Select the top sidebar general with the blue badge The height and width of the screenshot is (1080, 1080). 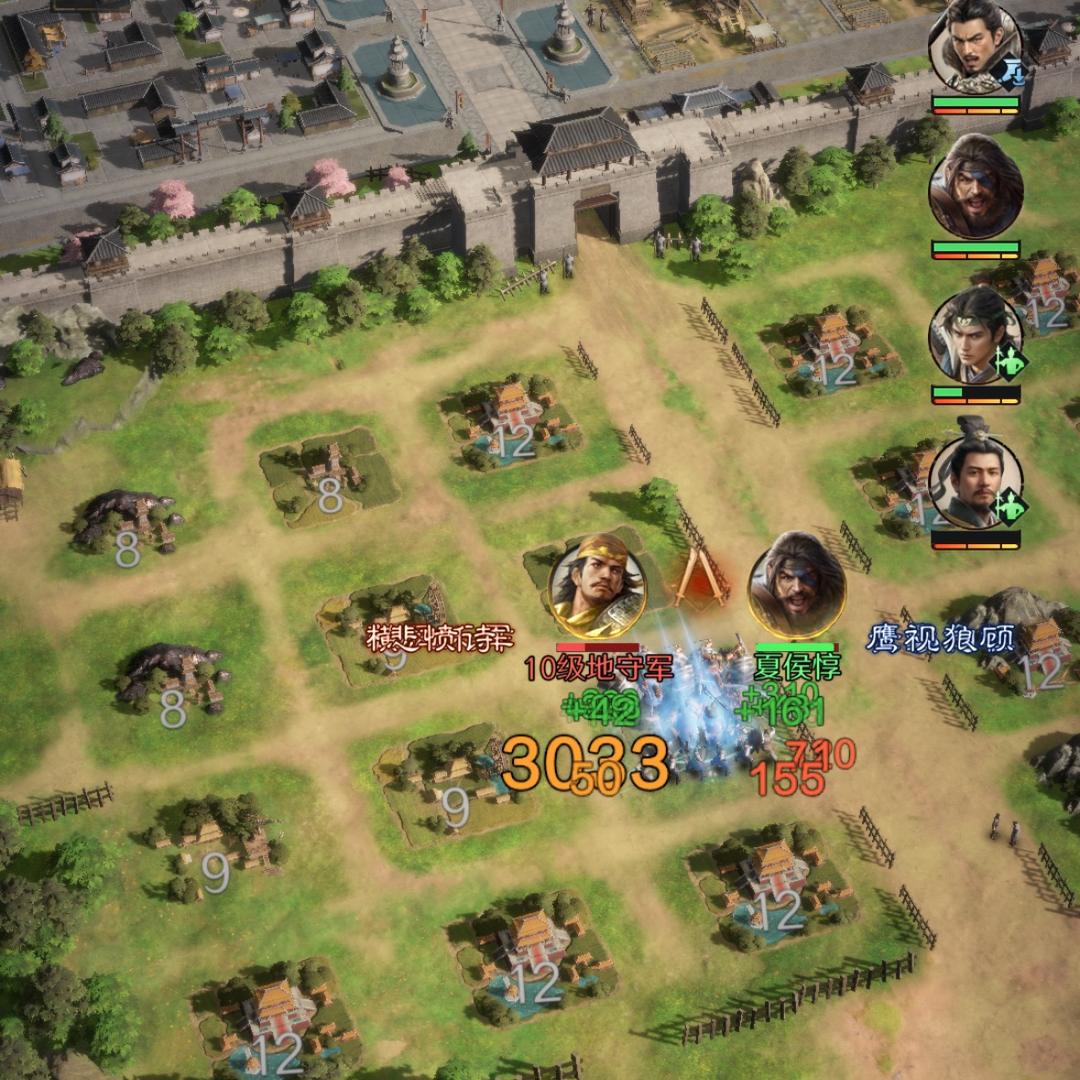975,46
